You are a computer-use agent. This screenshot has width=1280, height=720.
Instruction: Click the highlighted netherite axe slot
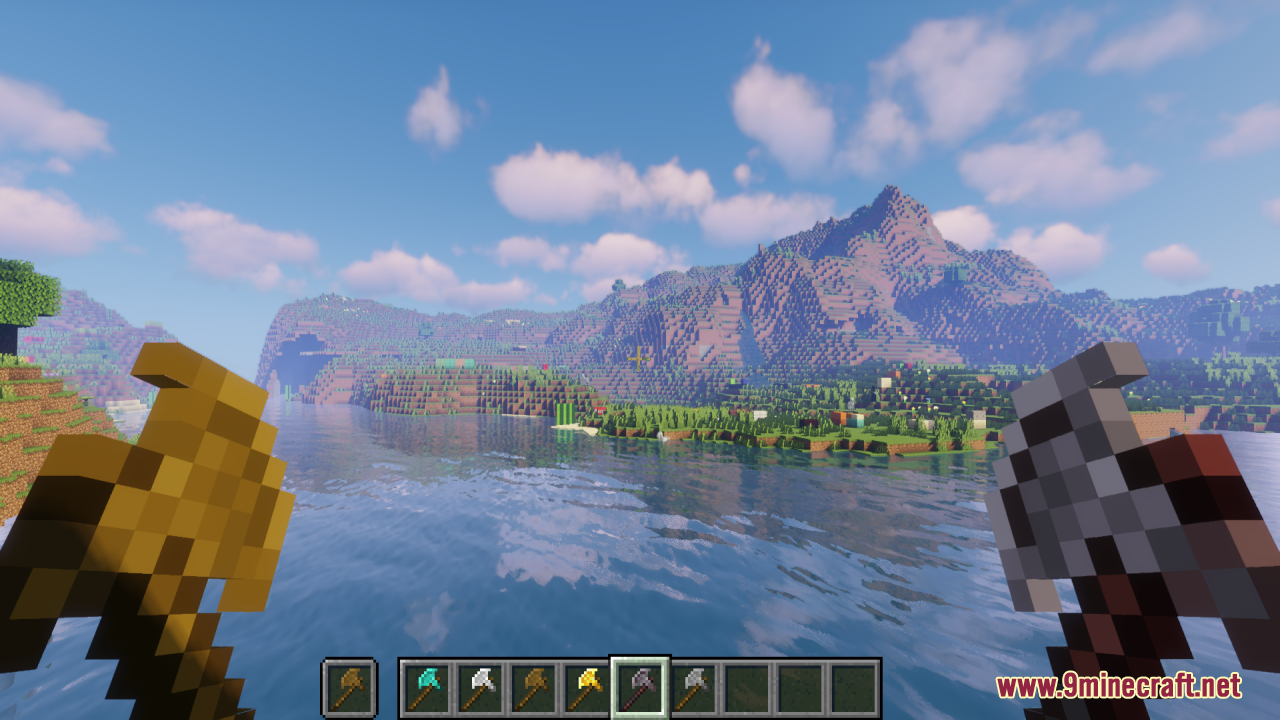tap(640, 688)
